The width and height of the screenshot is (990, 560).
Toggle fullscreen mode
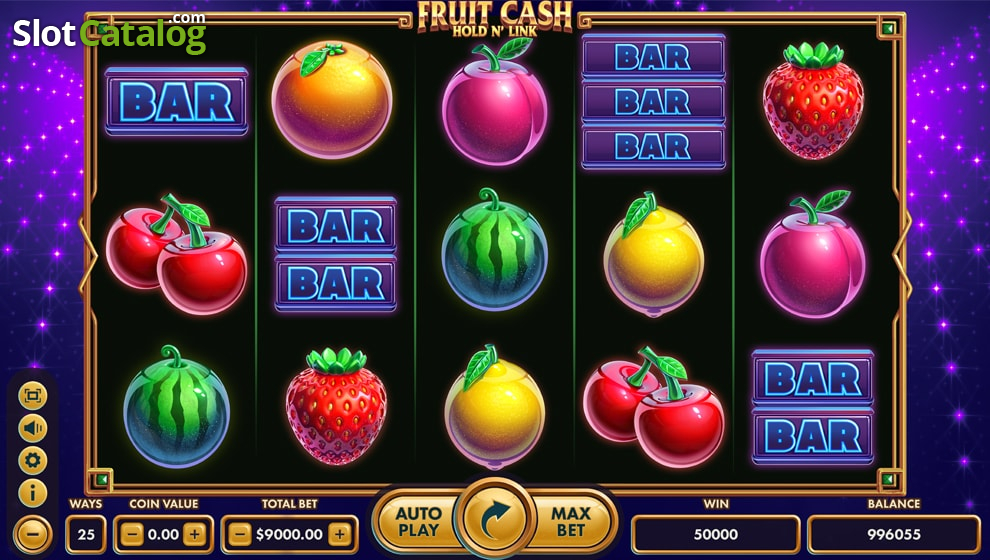pos(33,396)
